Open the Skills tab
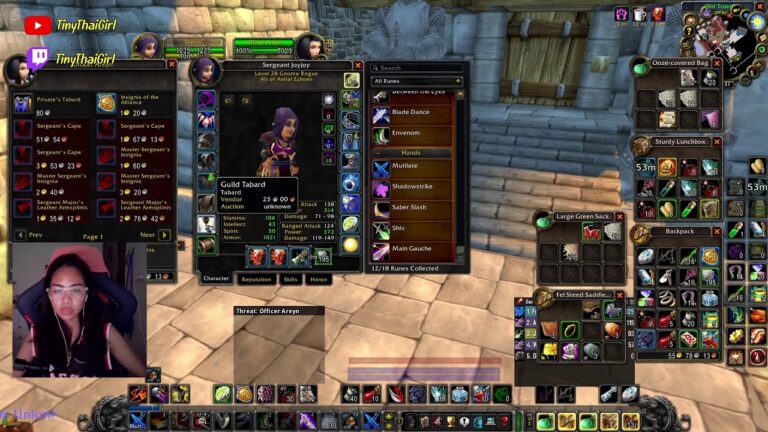The width and height of the screenshot is (768, 432). coord(290,279)
